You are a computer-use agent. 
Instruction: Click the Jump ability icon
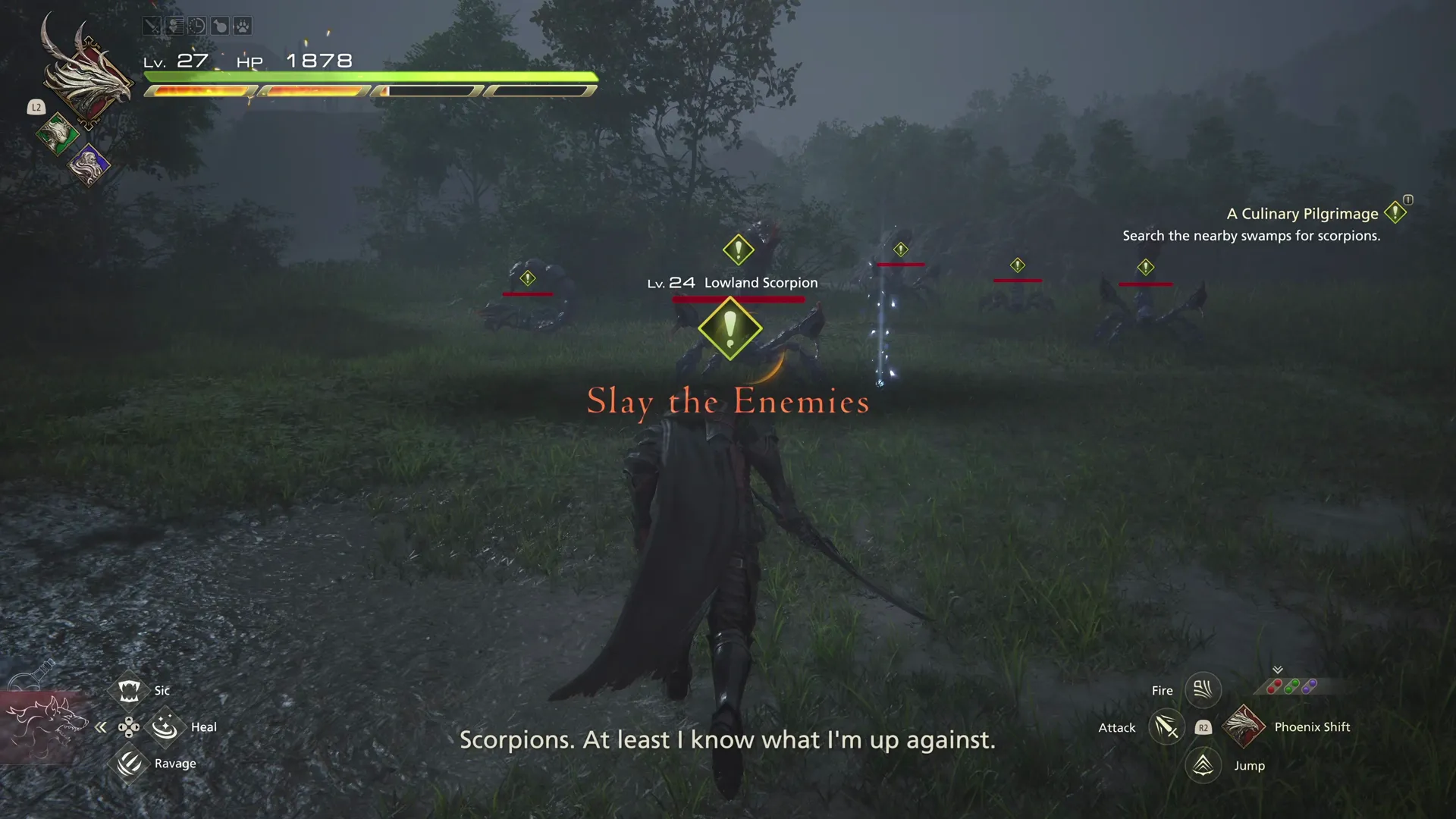click(x=1202, y=765)
